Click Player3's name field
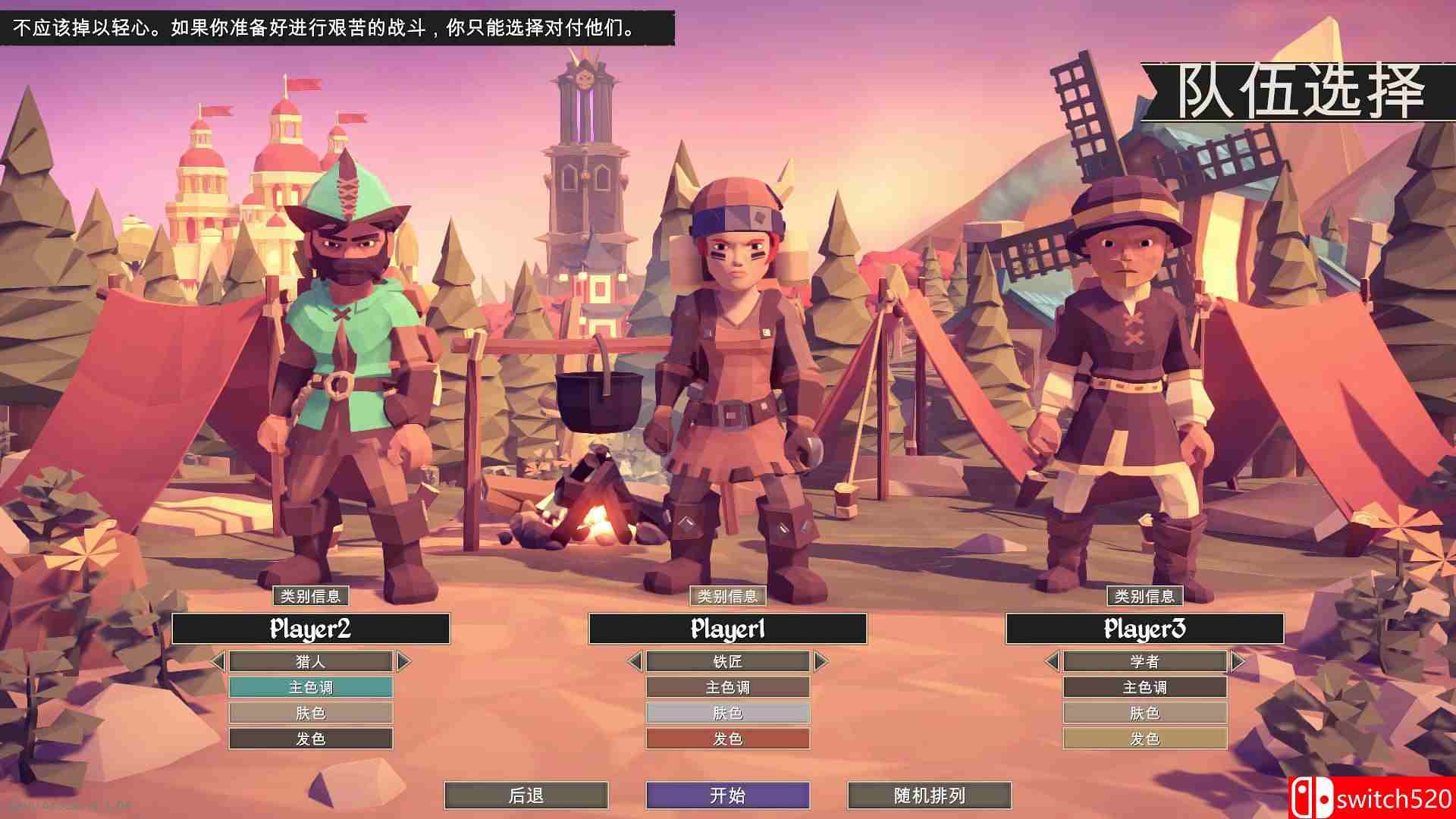The image size is (1456, 819). (x=1146, y=629)
